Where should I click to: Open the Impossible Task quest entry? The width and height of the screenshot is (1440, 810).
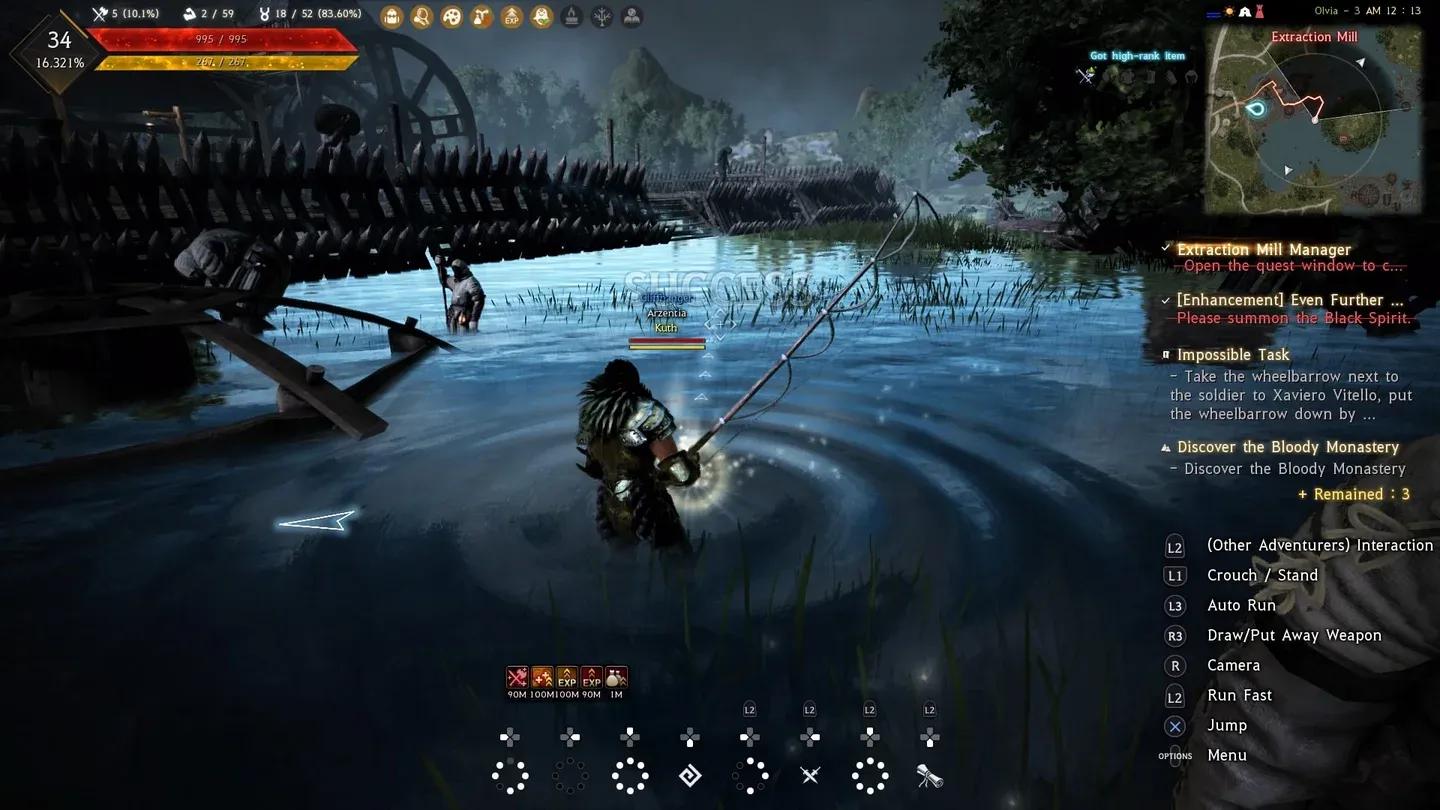[1233, 355]
